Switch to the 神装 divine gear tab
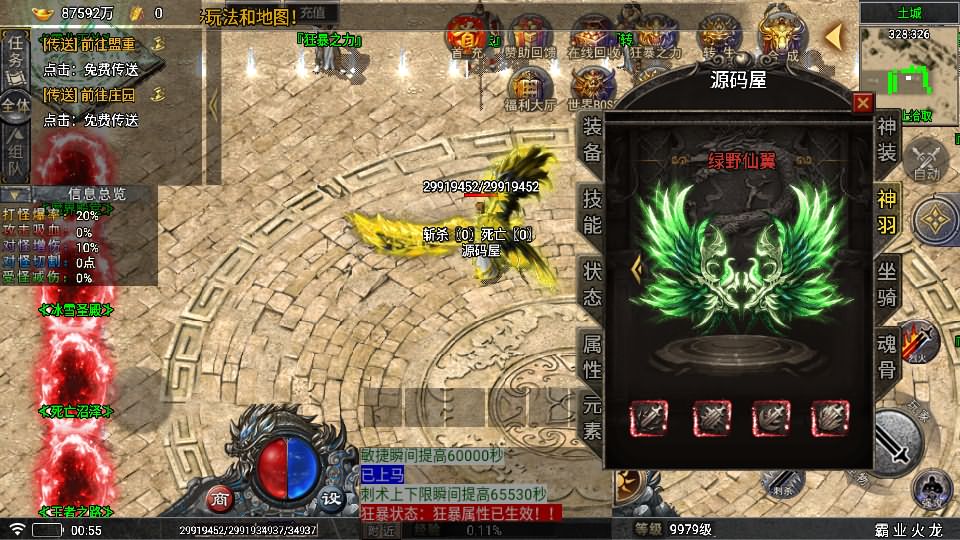Viewport: 960px width, 540px height. point(887,139)
